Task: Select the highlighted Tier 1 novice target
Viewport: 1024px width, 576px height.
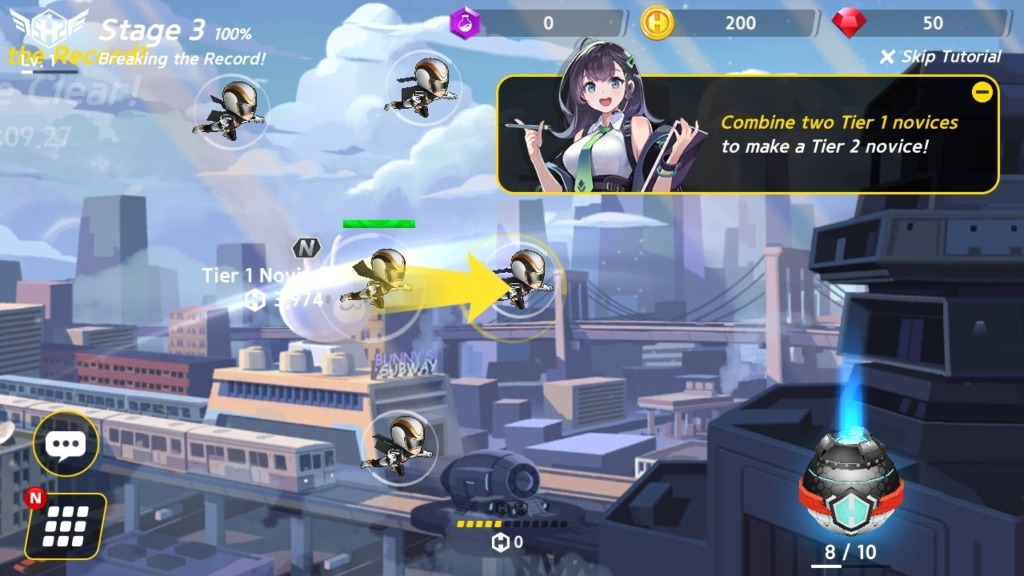Action: [x=525, y=277]
